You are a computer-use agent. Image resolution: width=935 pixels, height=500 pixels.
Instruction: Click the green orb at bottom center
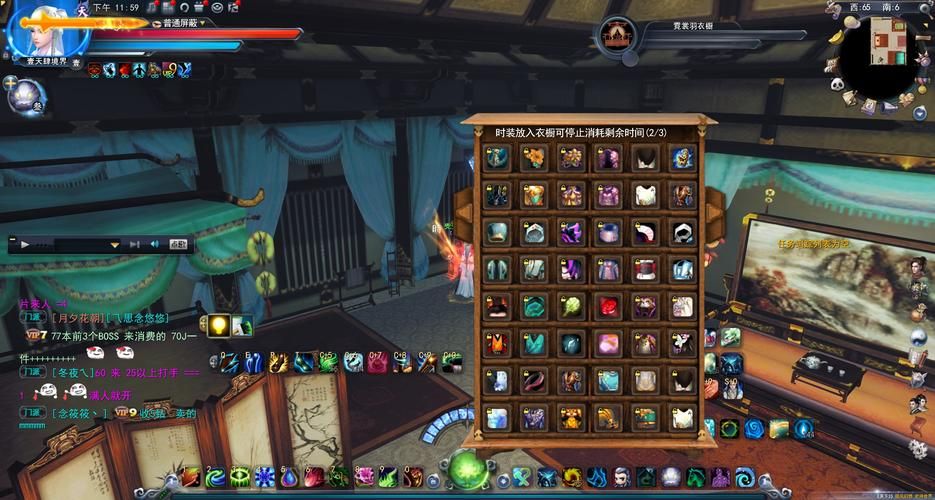[467, 470]
